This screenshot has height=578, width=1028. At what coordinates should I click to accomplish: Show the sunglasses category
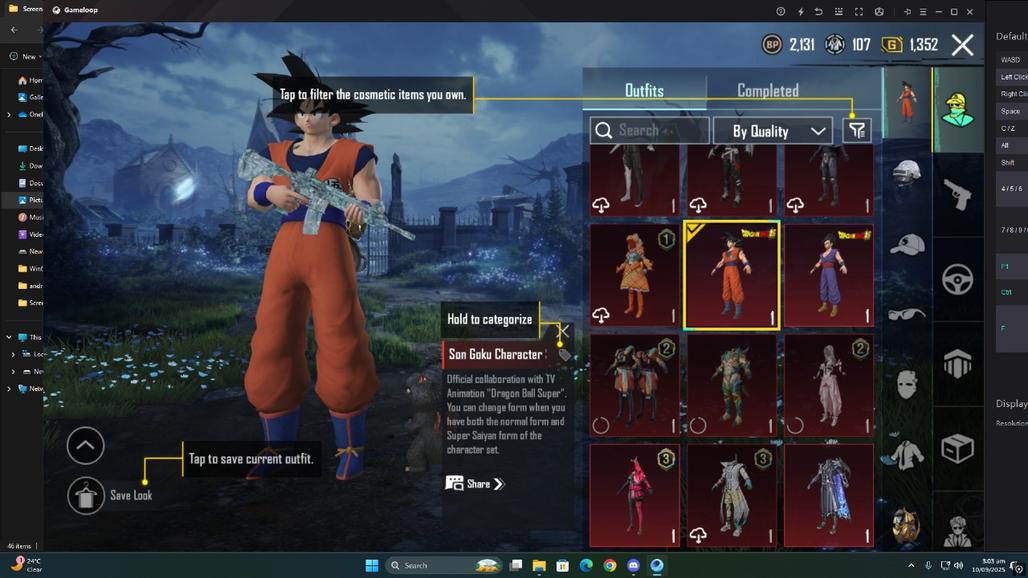tap(906, 314)
